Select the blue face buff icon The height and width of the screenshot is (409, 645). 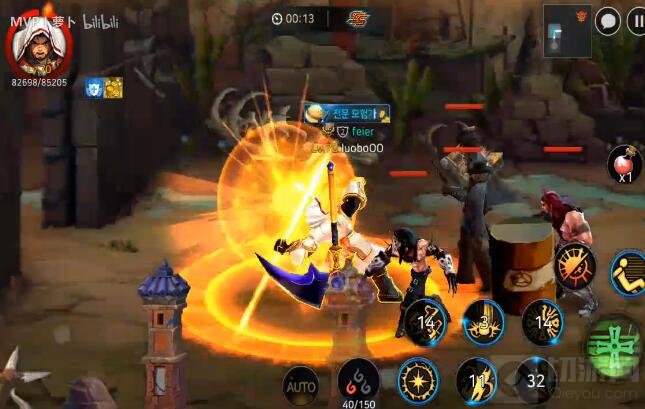93,88
